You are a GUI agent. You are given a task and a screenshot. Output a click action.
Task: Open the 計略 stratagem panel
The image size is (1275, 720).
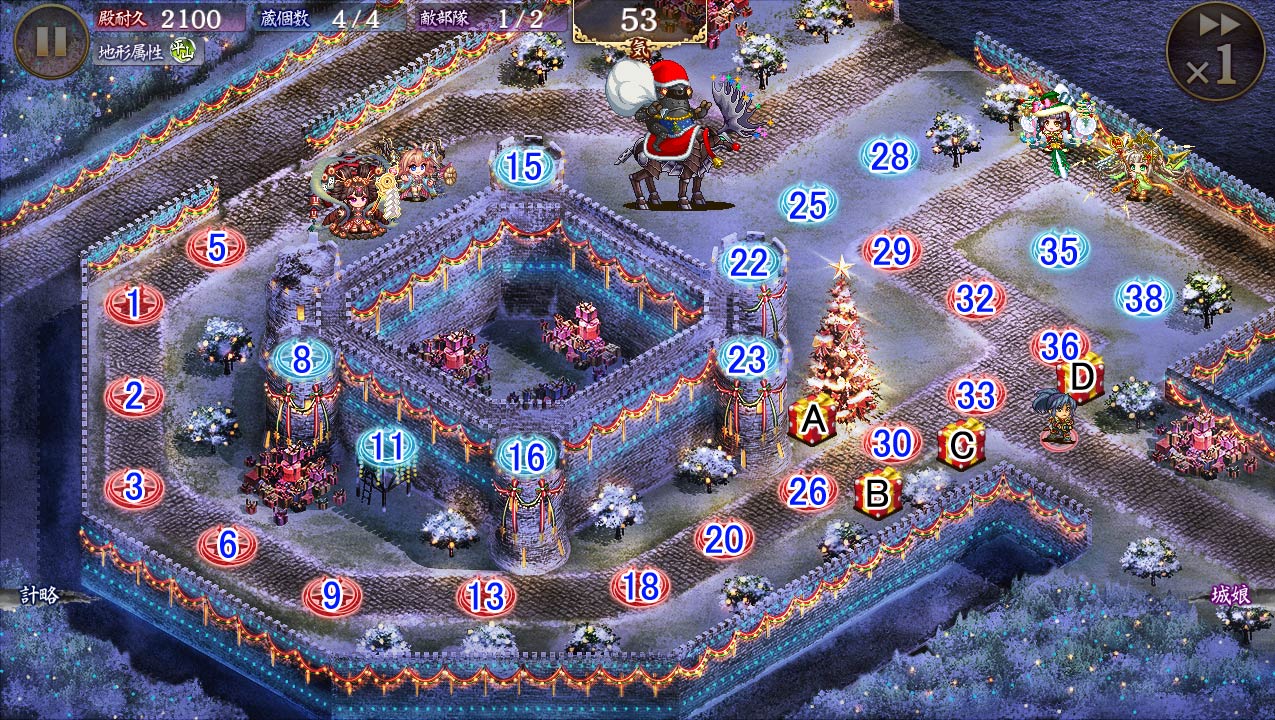38,596
